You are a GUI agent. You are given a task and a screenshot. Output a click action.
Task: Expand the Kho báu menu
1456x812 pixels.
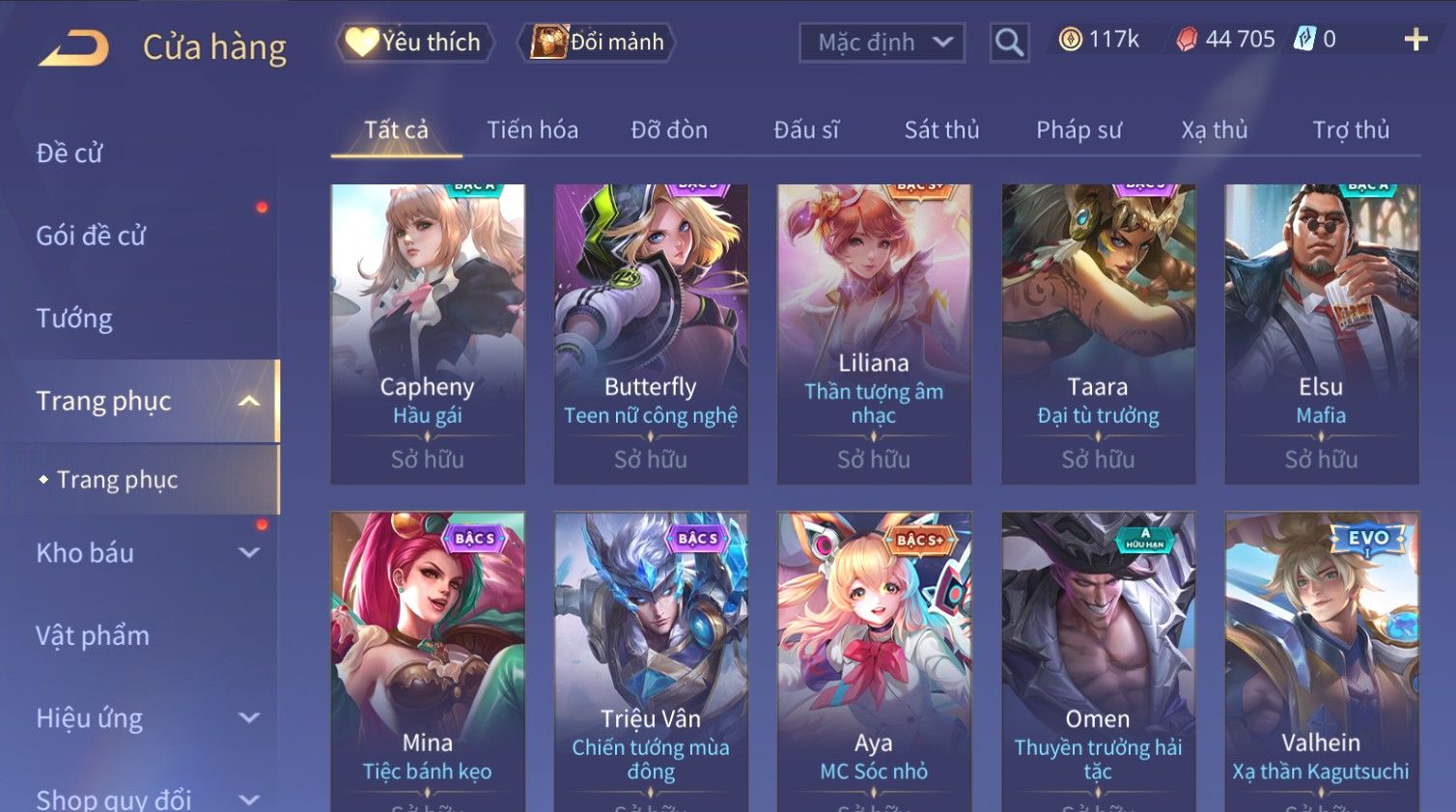point(145,553)
